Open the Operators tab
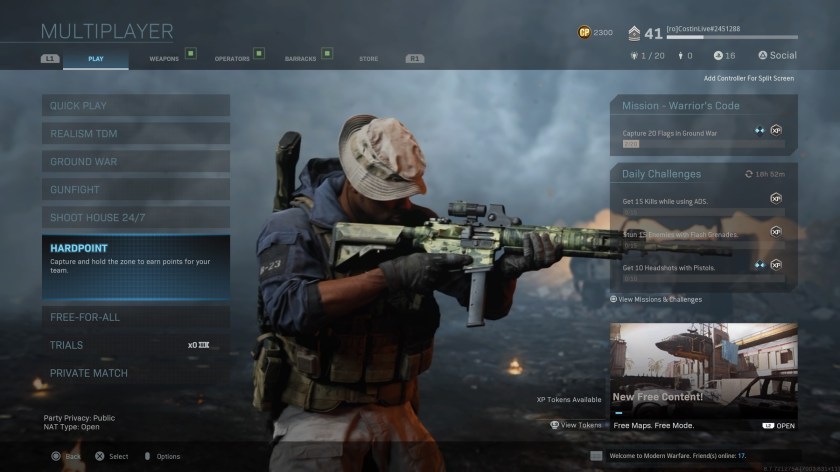The image size is (840, 472). coord(232,59)
